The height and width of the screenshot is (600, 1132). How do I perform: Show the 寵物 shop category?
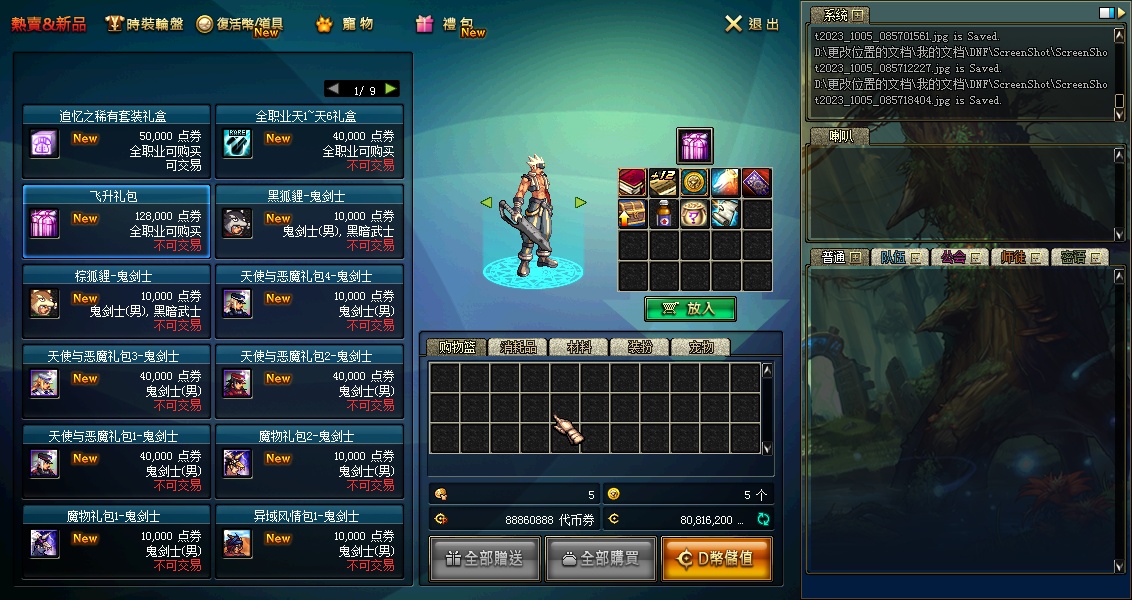(345, 24)
